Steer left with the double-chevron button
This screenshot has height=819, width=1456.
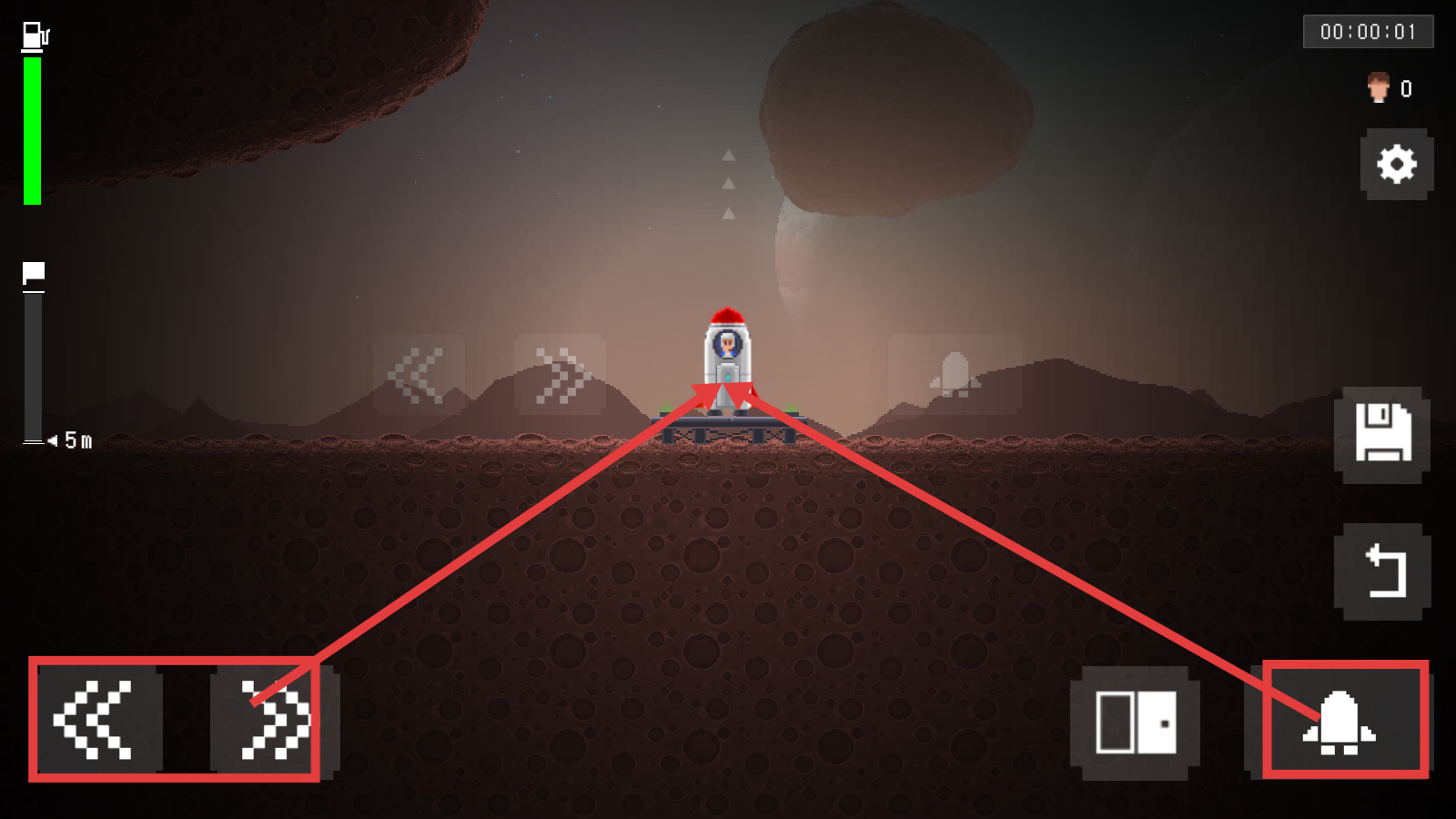[x=96, y=720]
